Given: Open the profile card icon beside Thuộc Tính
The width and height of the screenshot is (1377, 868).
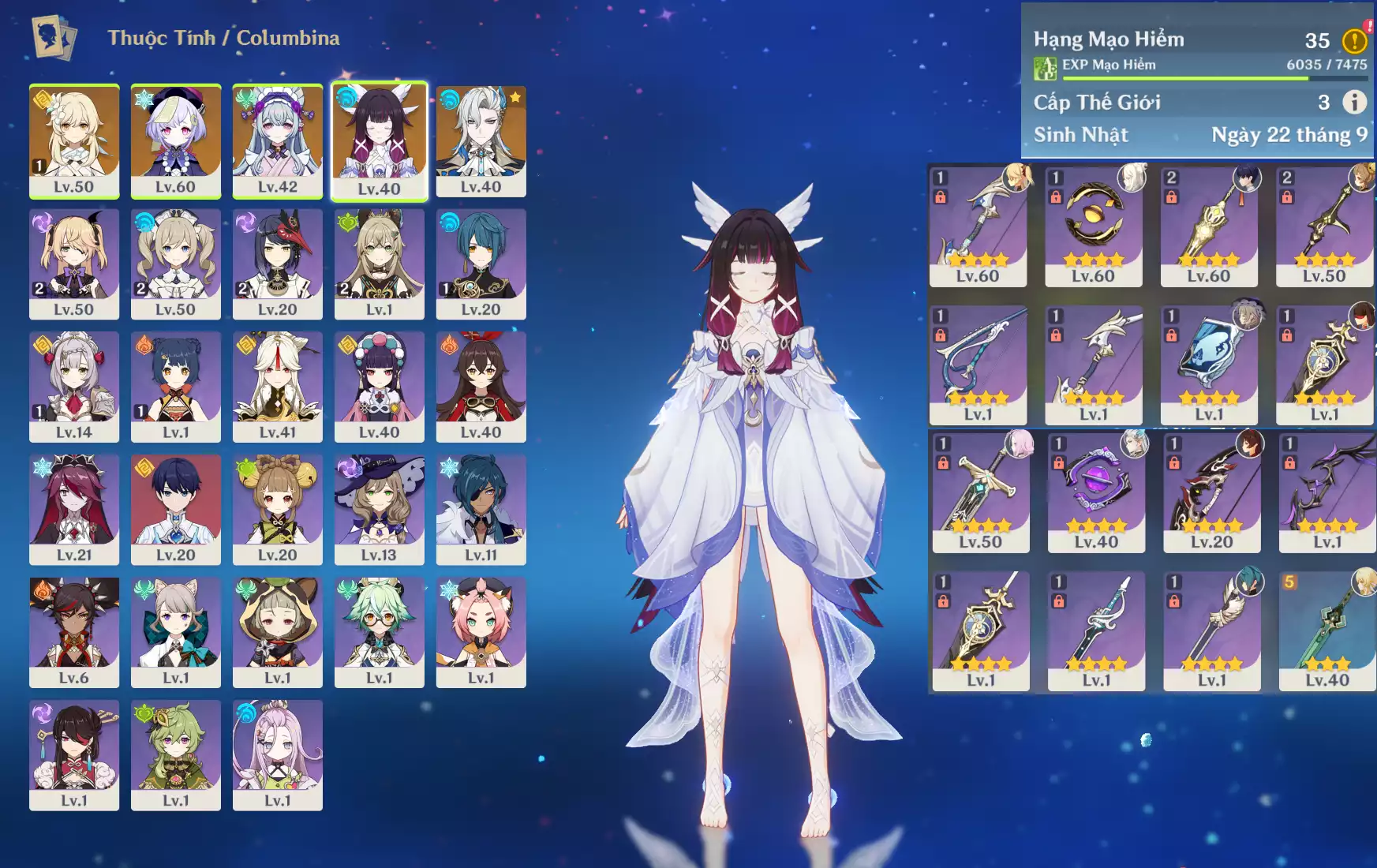Looking at the screenshot, I should [54, 38].
